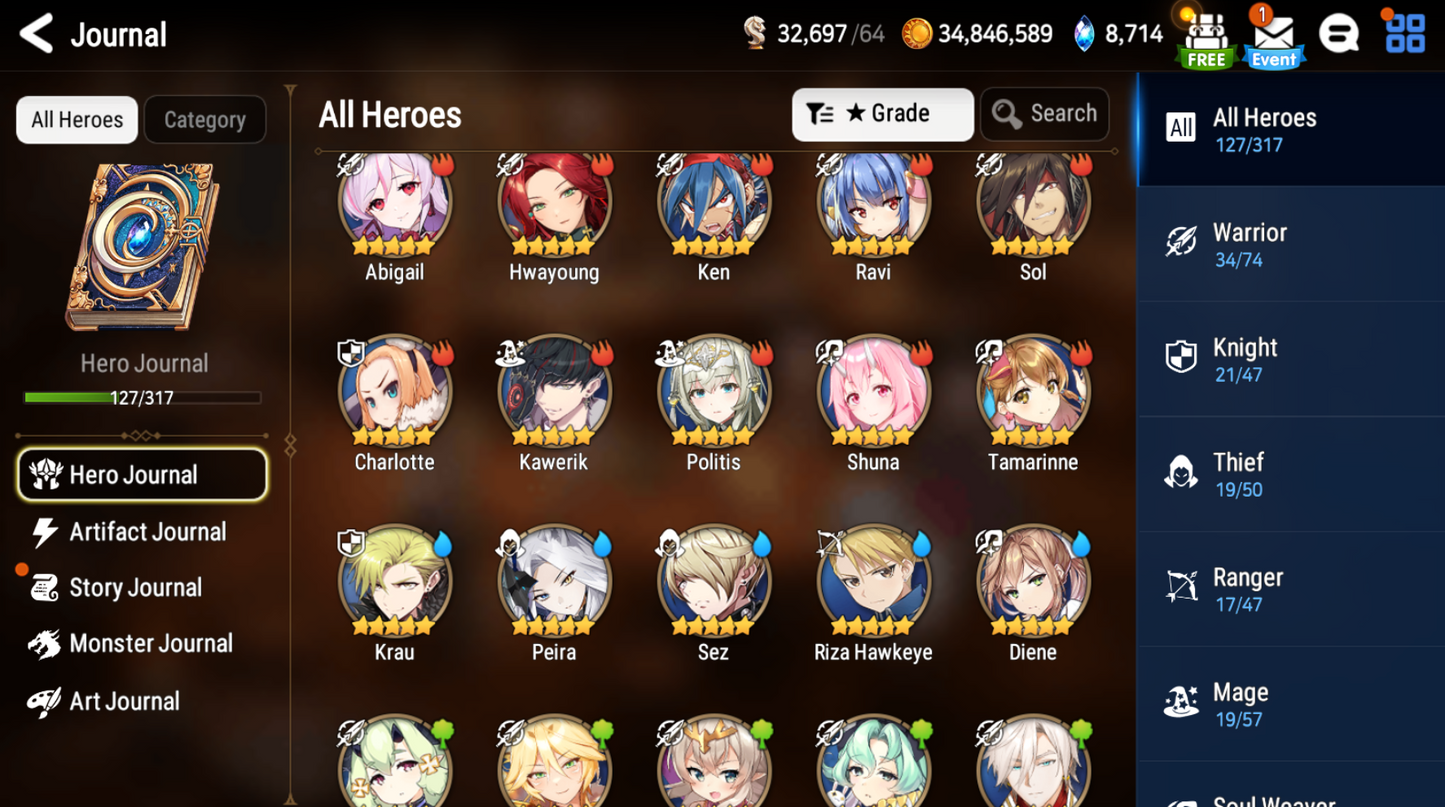This screenshot has width=1445, height=807.
Task: Open the Artifact Journal
Action: [147, 531]
